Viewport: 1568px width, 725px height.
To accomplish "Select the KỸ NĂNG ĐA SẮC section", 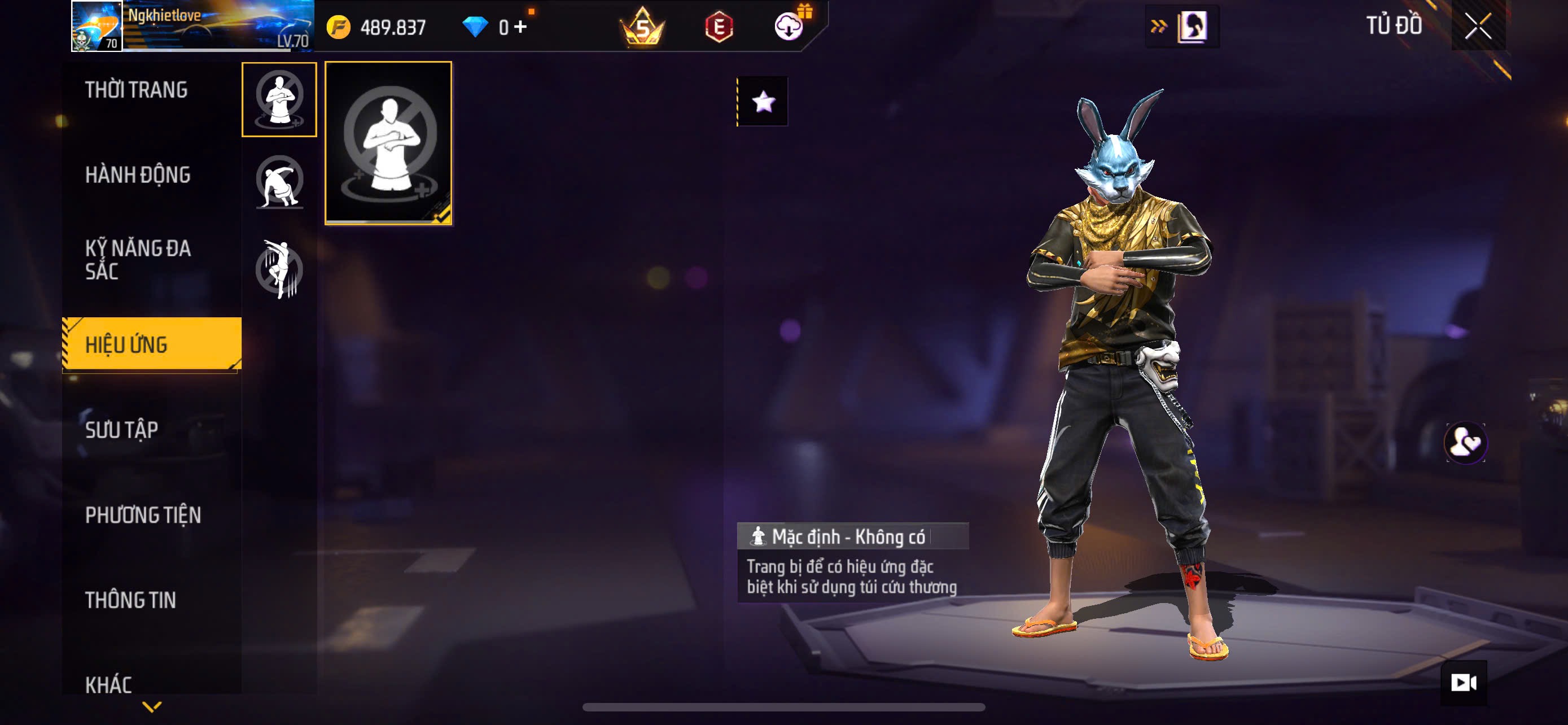I will [138, 260].
